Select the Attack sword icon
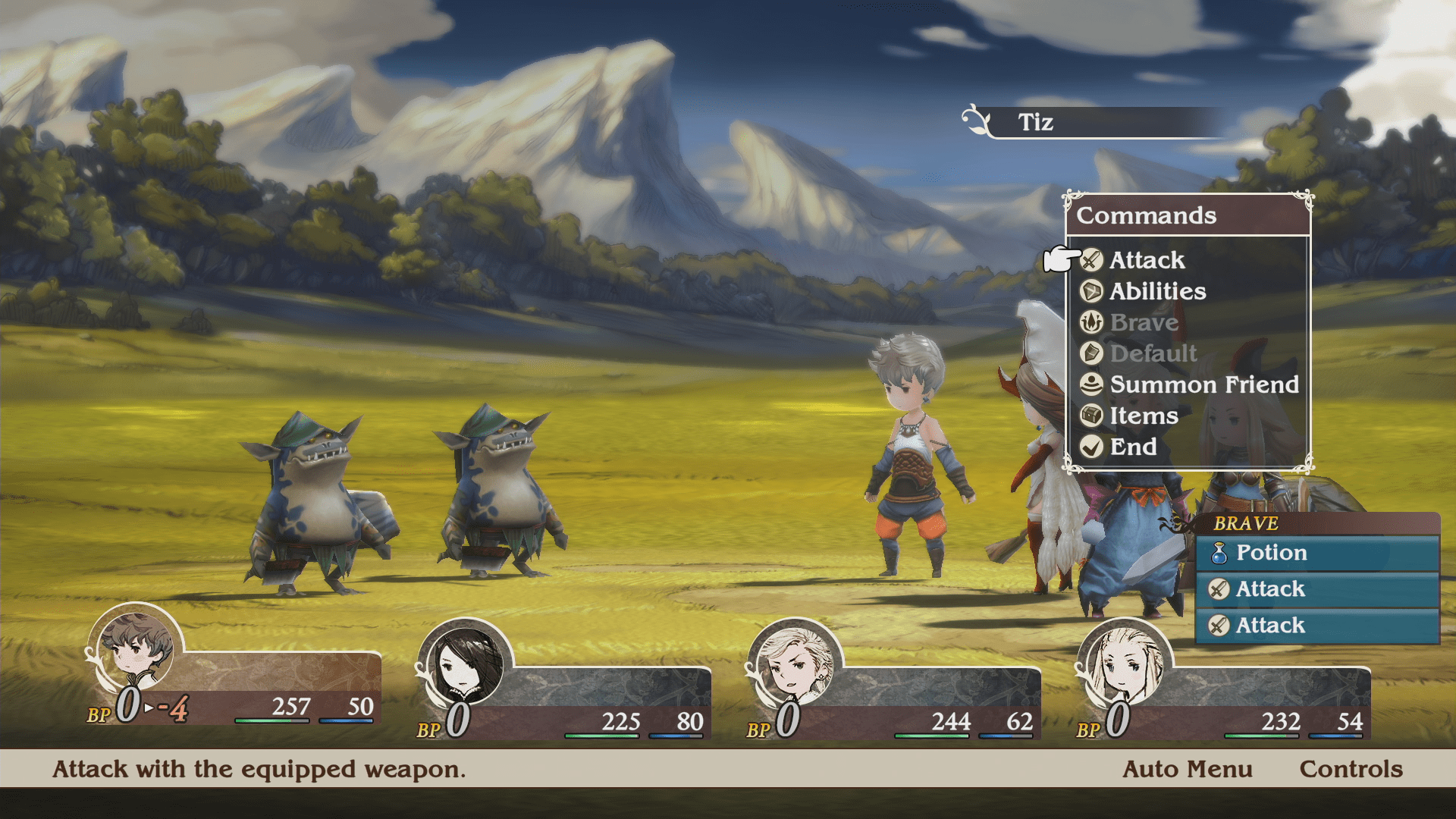Viewport: 1456px width, 819px height. pos(1093,261)
